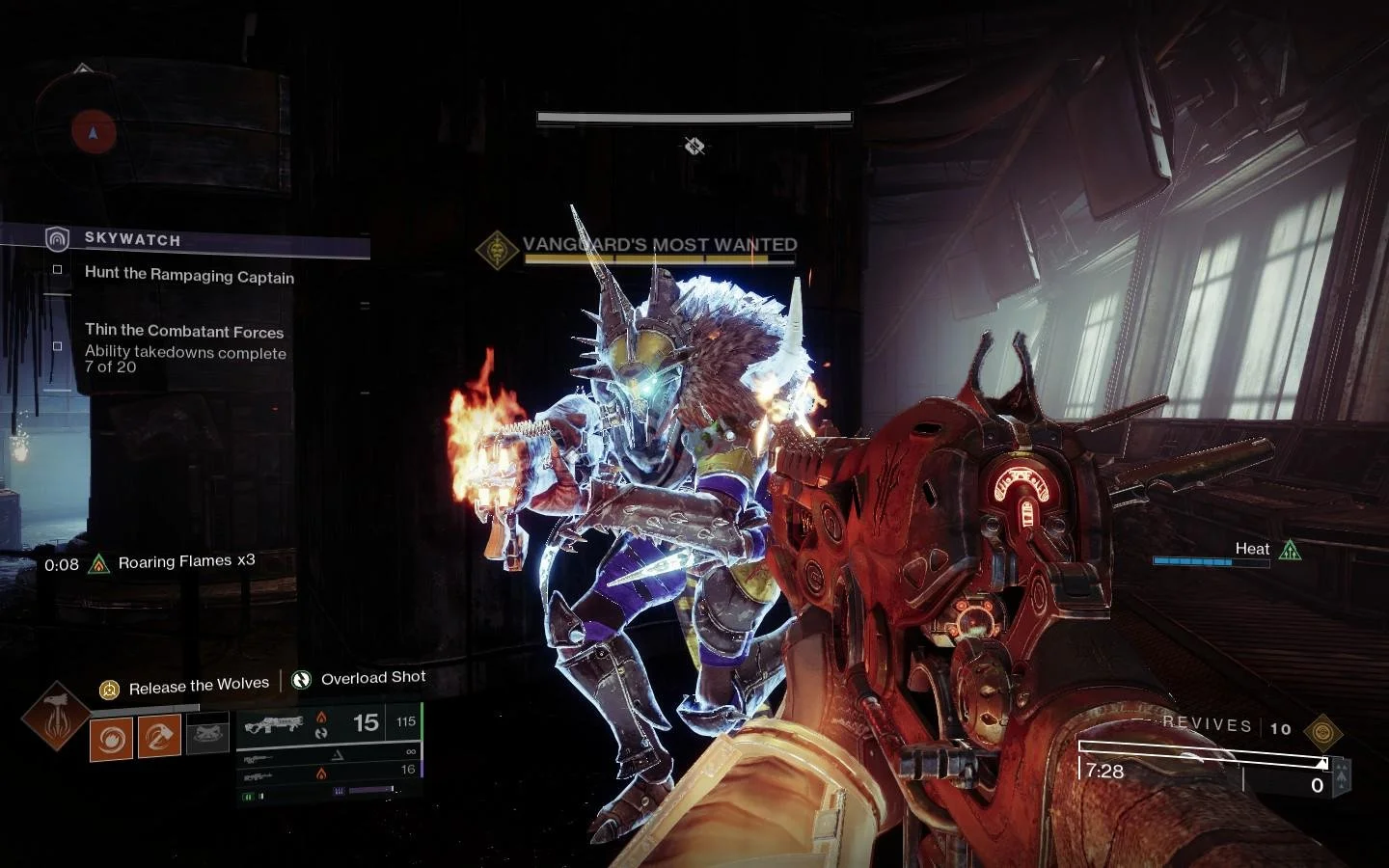Select the Skywatch objective header
The image size is (1389, 868).
[x=132, y=239]
